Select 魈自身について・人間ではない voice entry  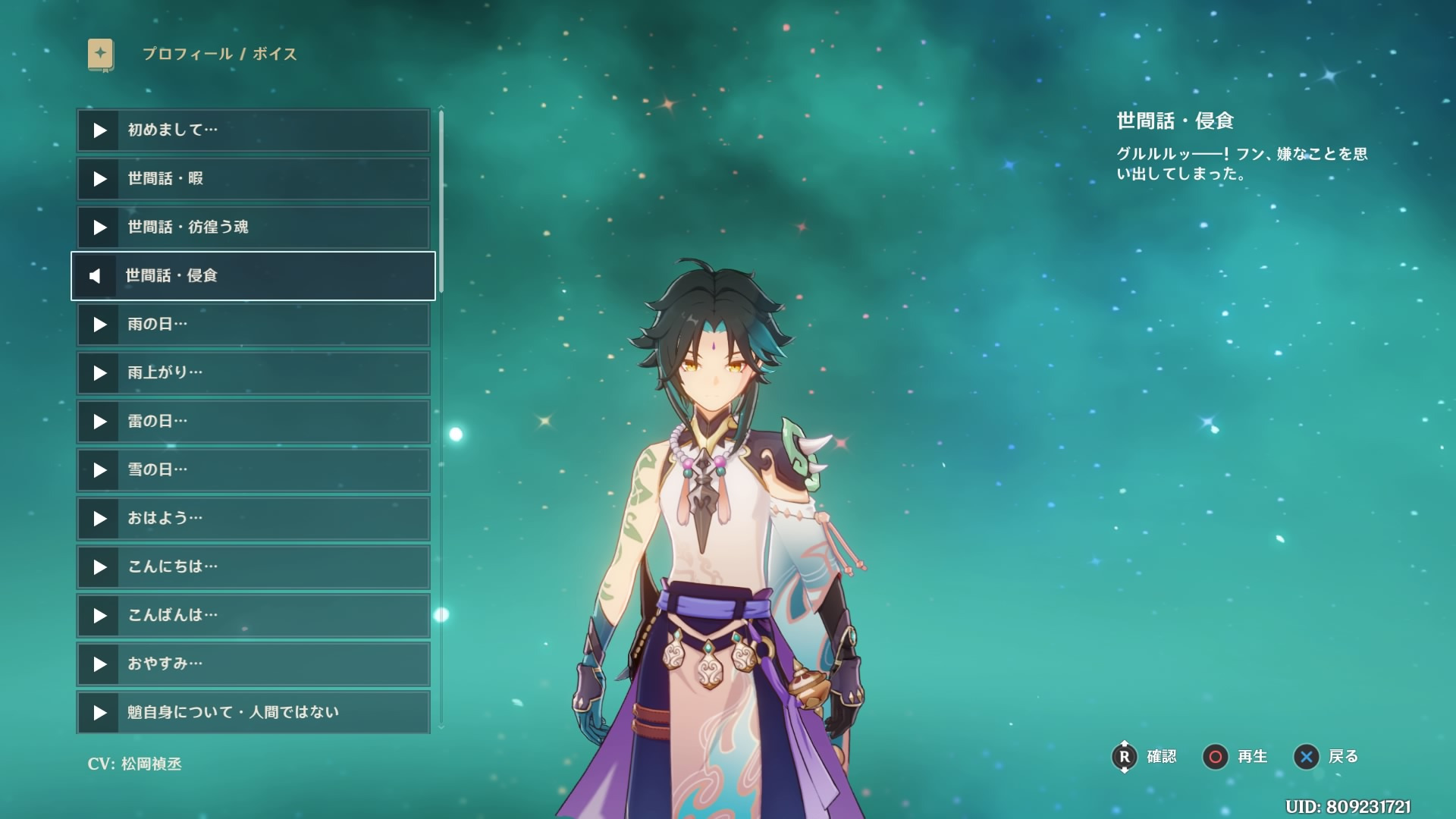pyautogui.click(x=253, y=712)
